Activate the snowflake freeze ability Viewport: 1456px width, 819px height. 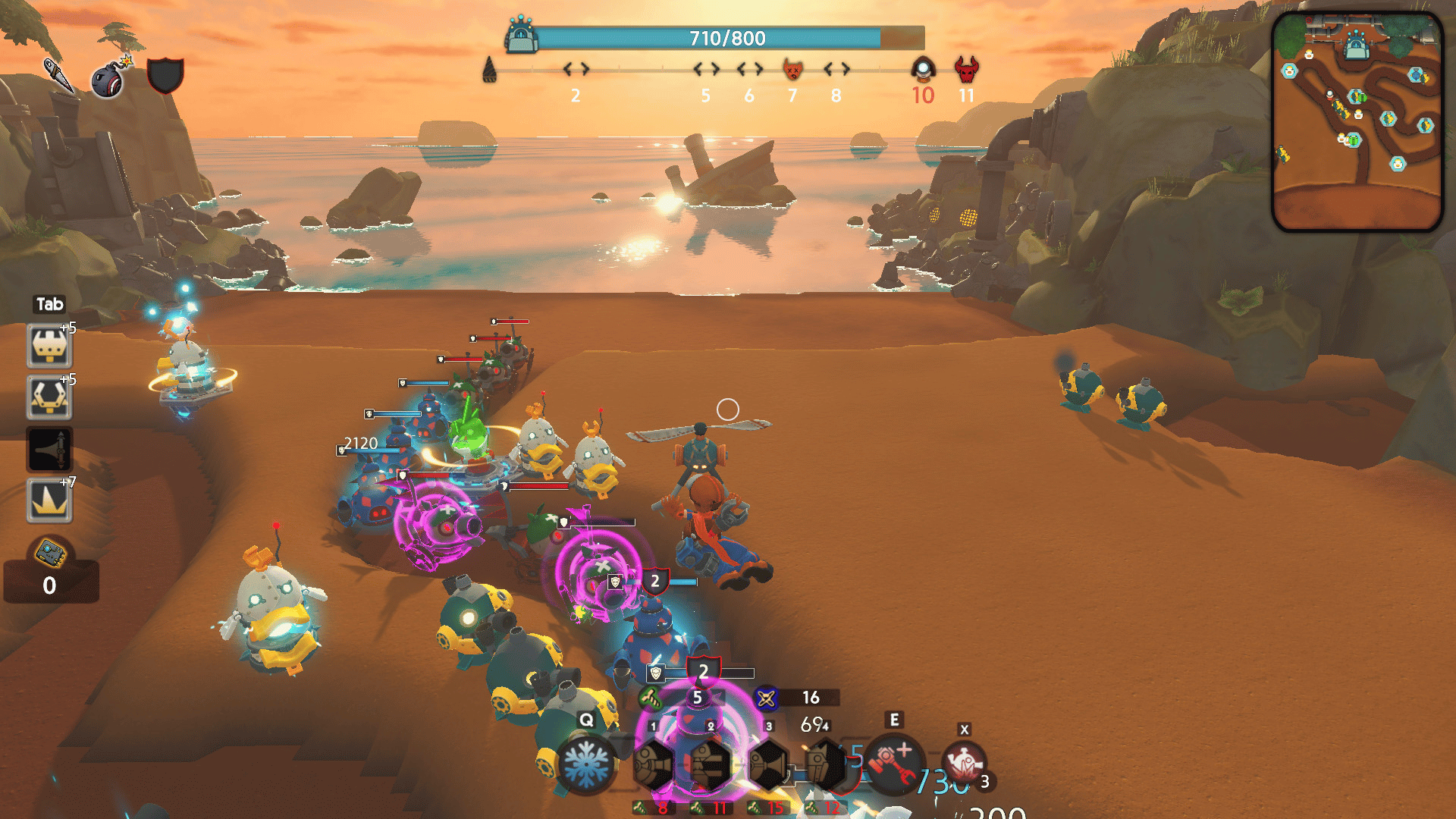point(585,763)
